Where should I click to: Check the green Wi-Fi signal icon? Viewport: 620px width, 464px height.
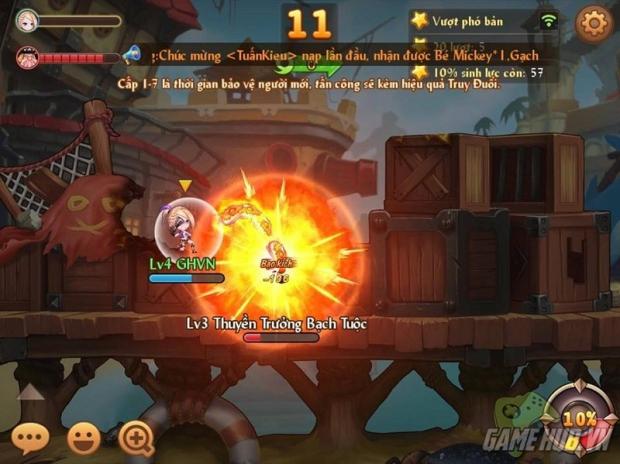[548, 20]
